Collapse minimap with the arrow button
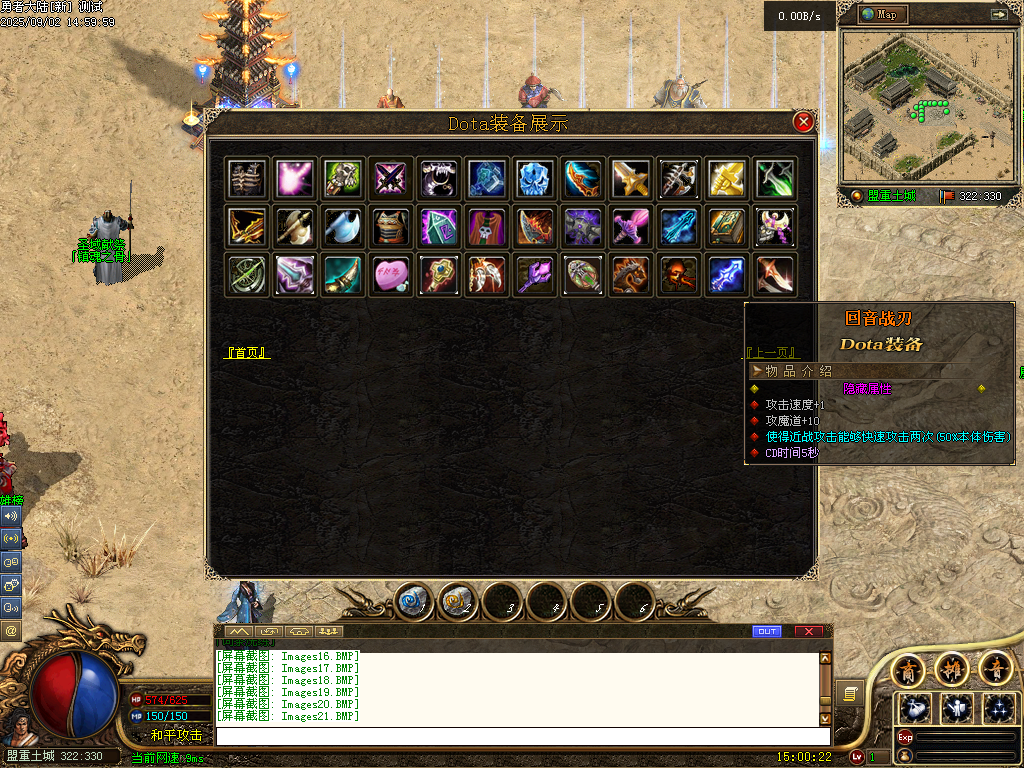 (x=998, y=14)
